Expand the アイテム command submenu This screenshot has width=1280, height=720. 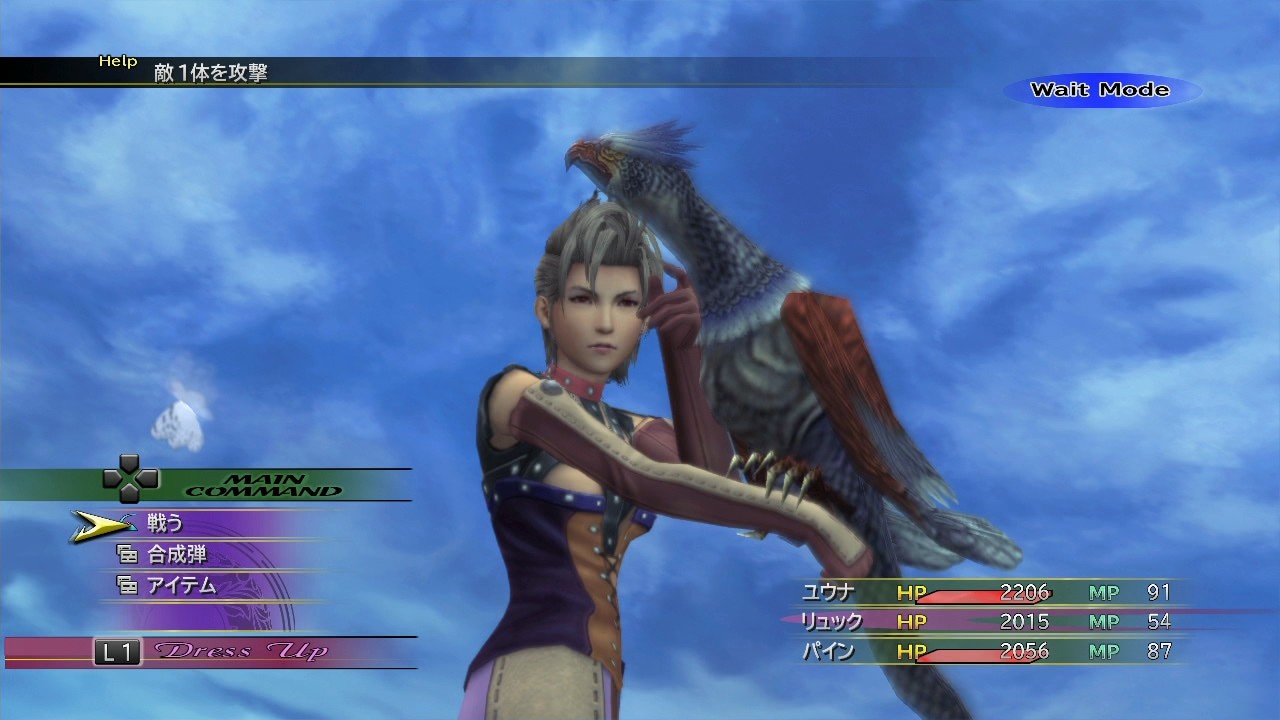(x=179, y=587)
